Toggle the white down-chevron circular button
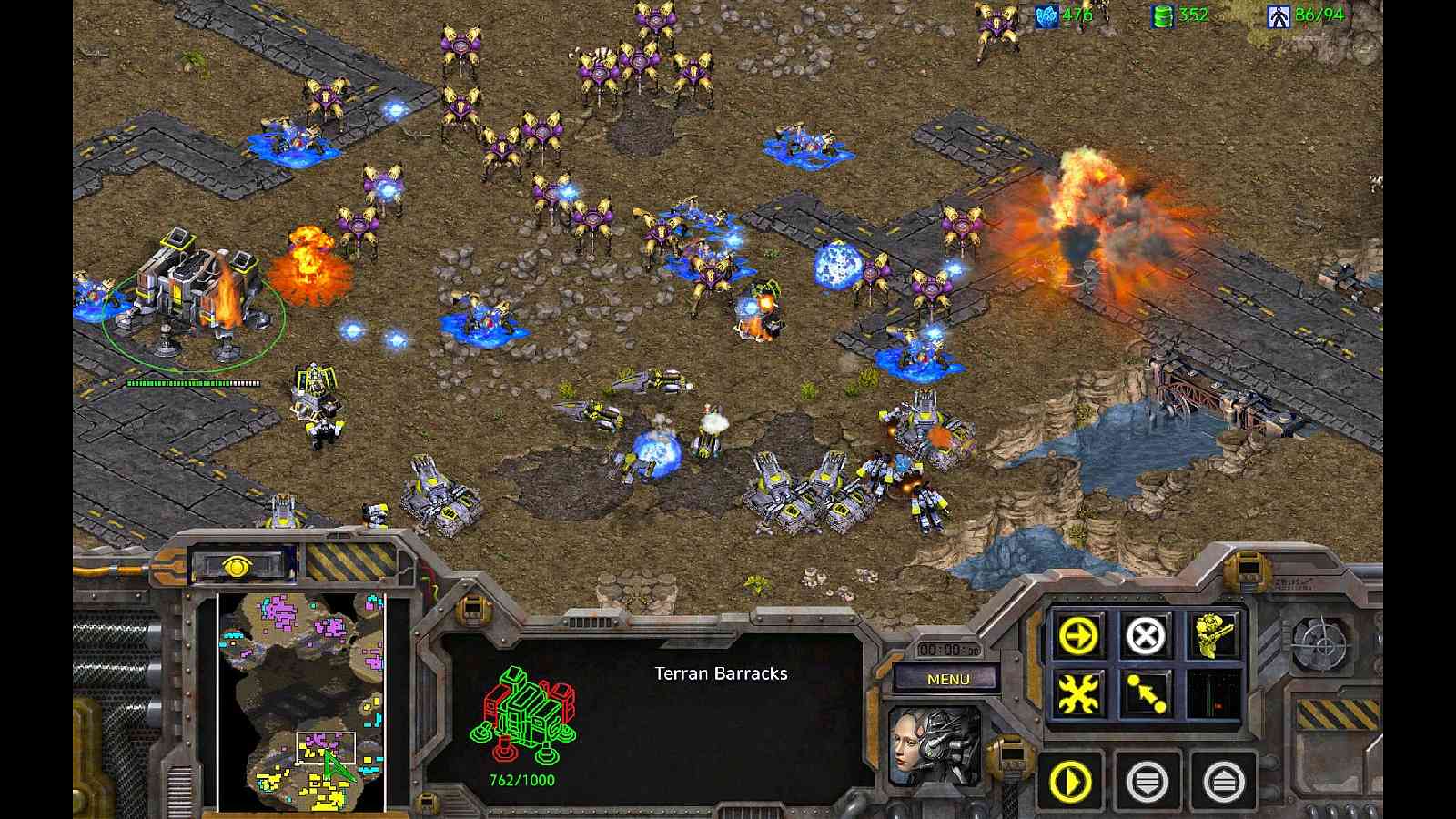This screenshot has width=1456, height=819. click(1150, 780)
